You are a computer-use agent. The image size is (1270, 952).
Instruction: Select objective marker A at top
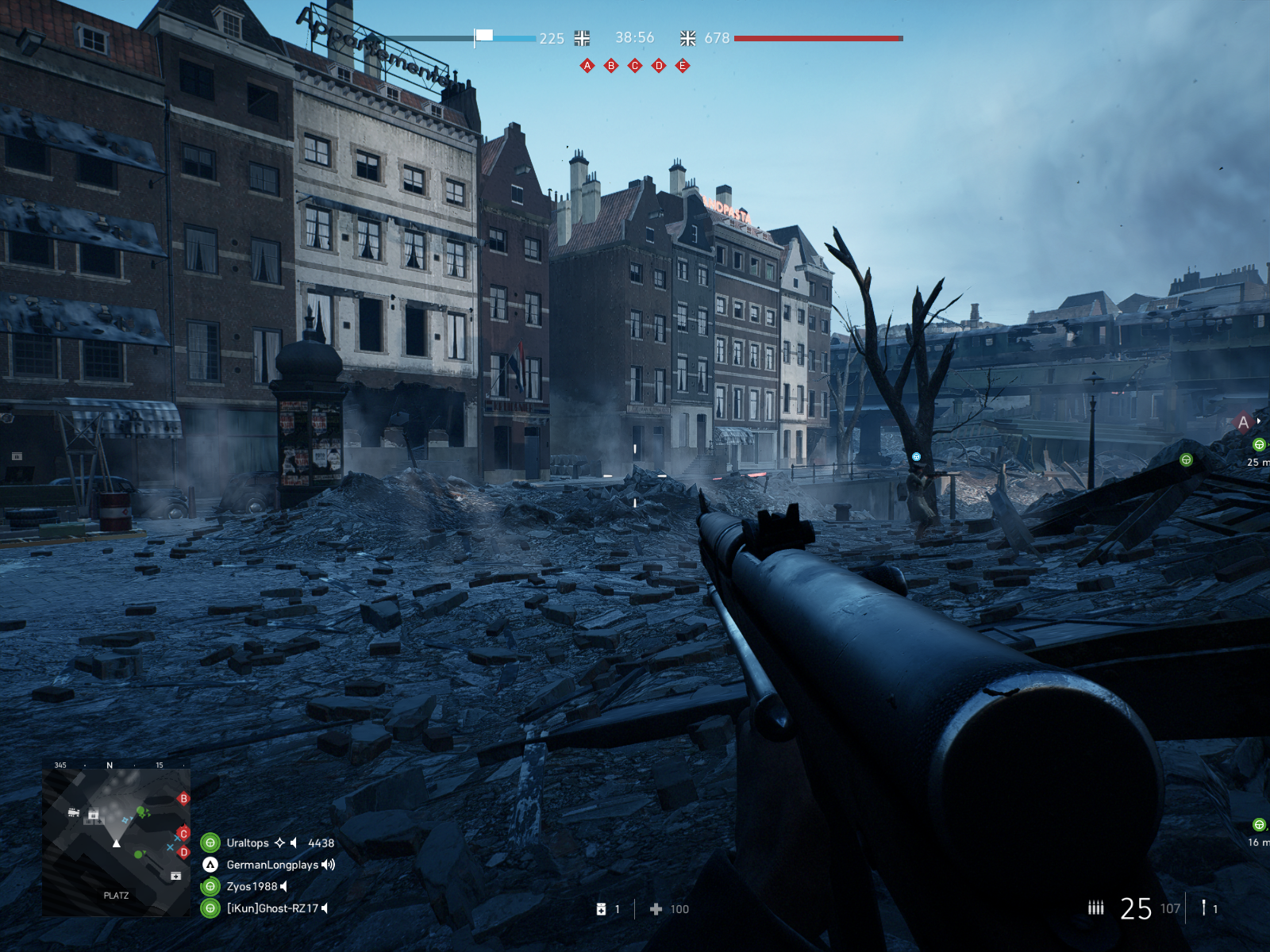(587, 66)
